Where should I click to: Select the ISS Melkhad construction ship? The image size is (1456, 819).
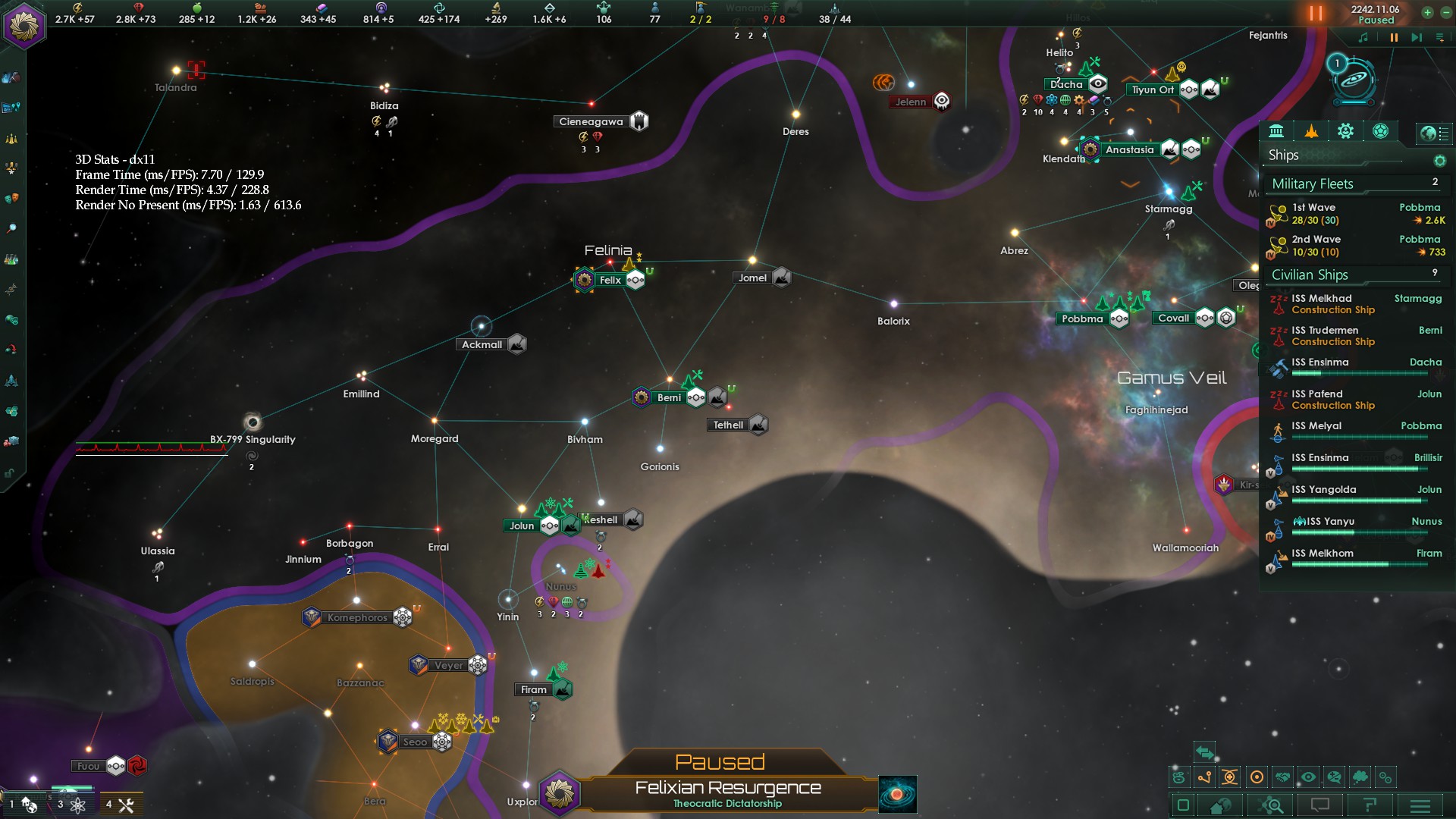pos(1335,303)
